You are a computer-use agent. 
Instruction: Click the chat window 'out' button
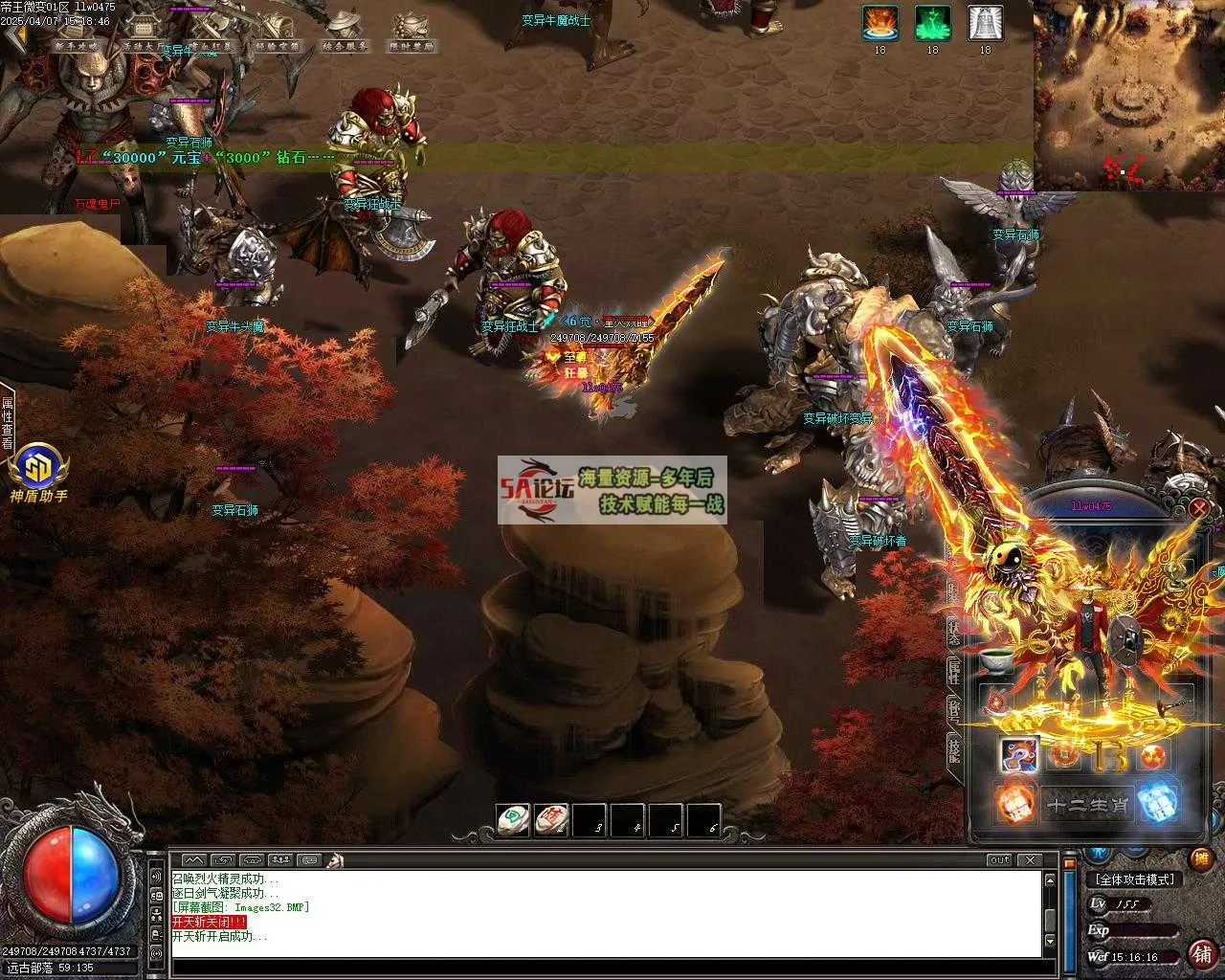click(x=999, y=859)
